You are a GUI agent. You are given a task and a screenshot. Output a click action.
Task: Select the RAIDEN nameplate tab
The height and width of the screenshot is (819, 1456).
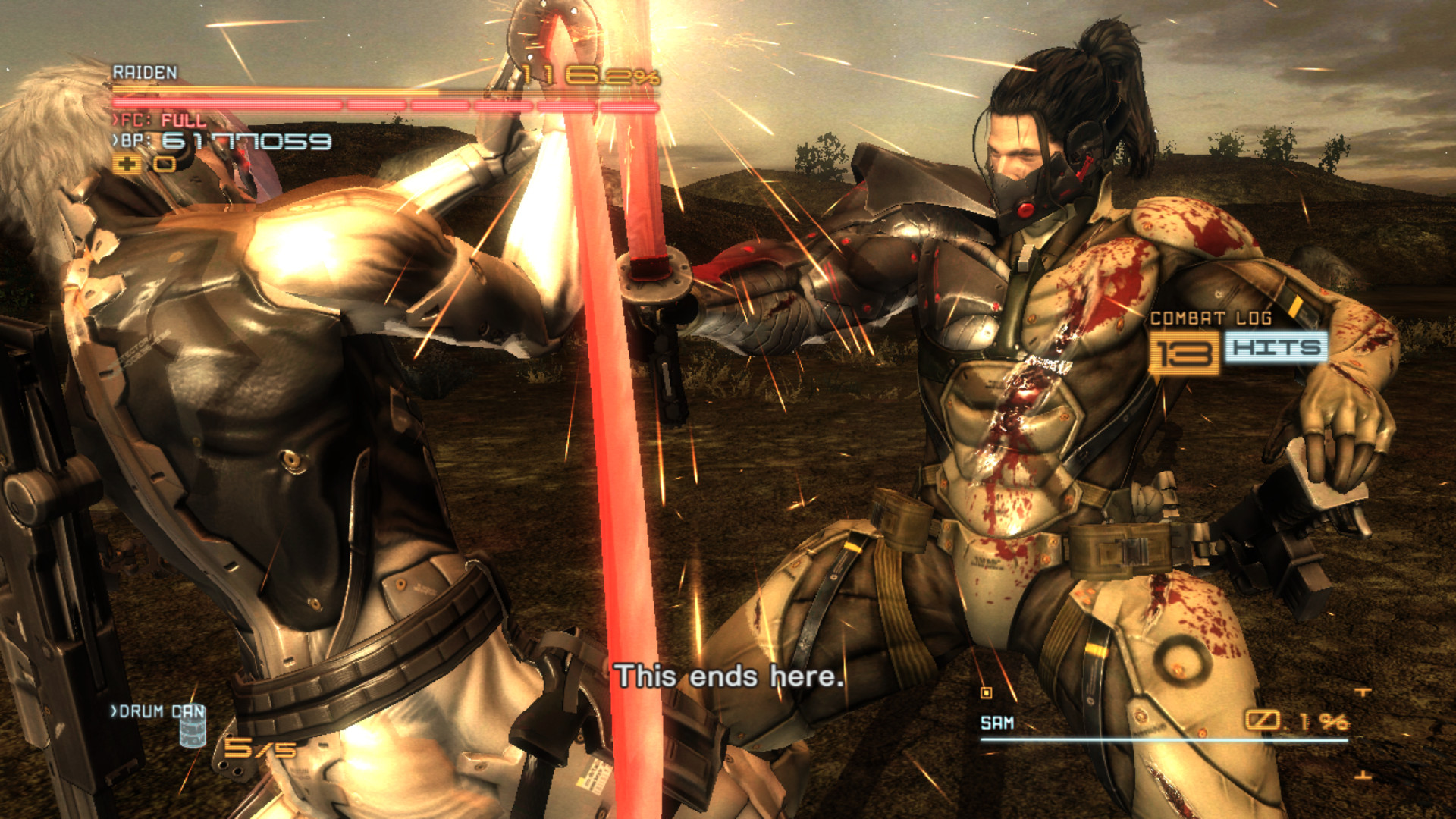click(146, 72)
